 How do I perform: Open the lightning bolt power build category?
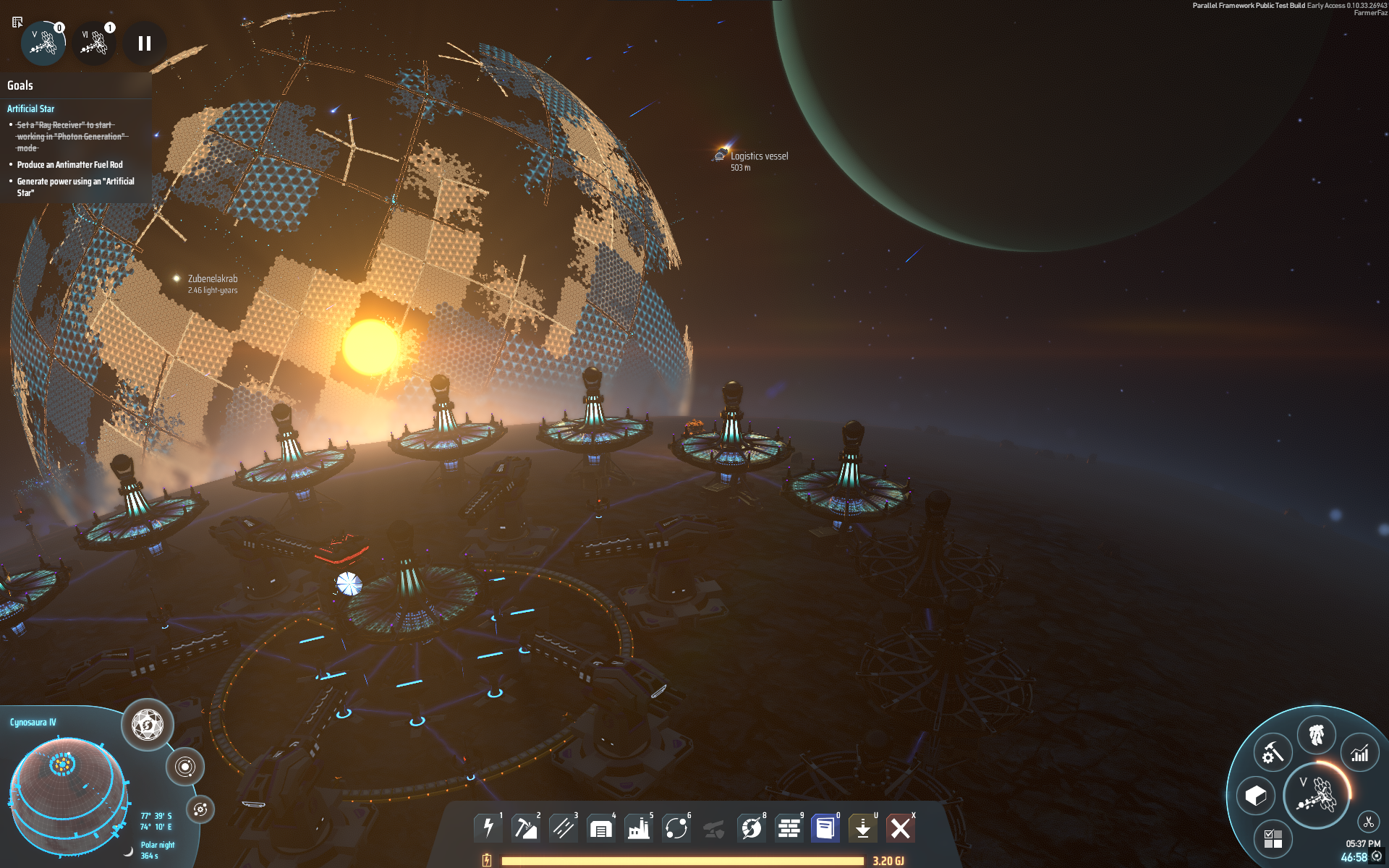[x=488, y=827]
